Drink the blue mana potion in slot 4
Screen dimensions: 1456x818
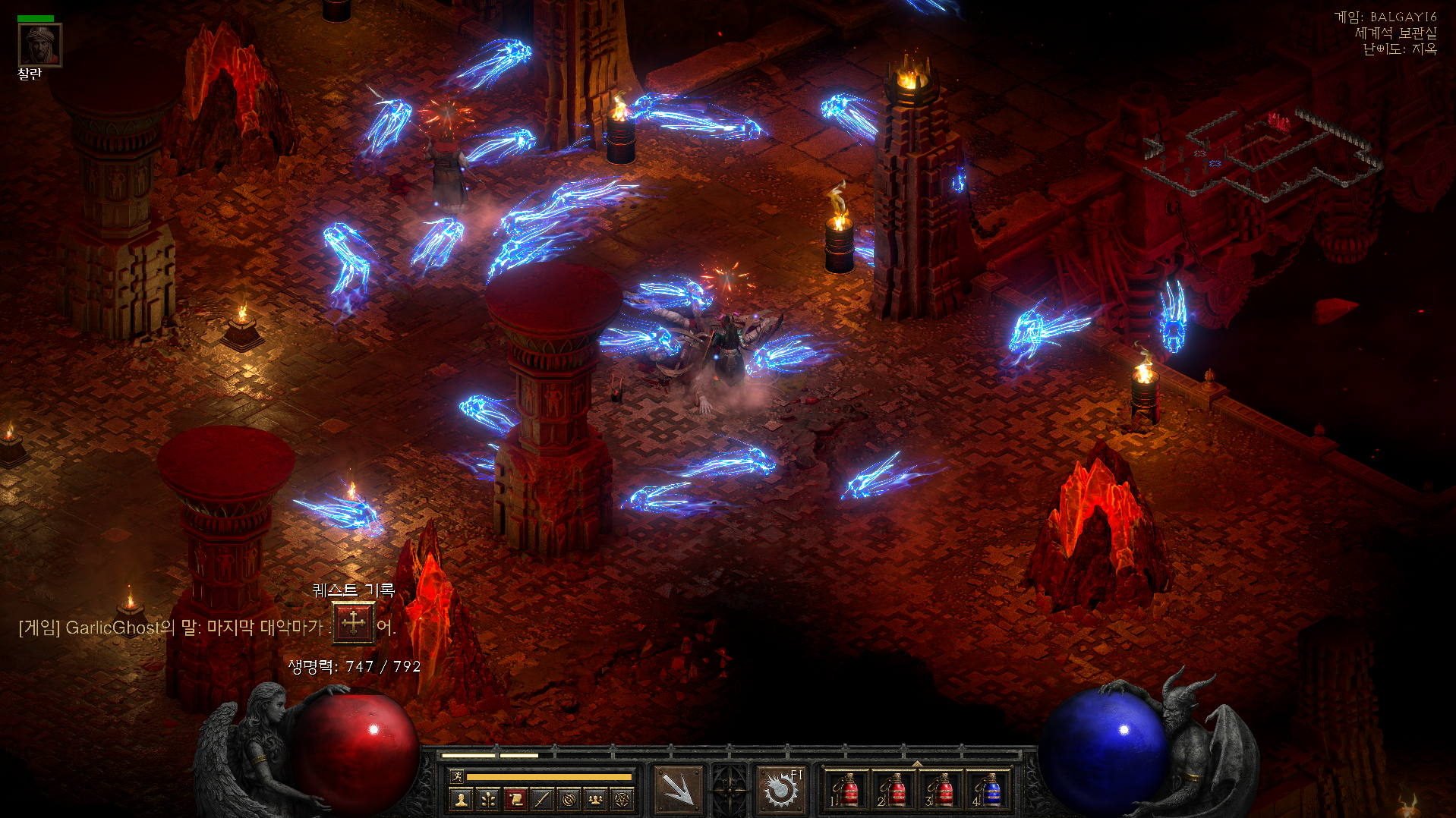tap(988, 791)
